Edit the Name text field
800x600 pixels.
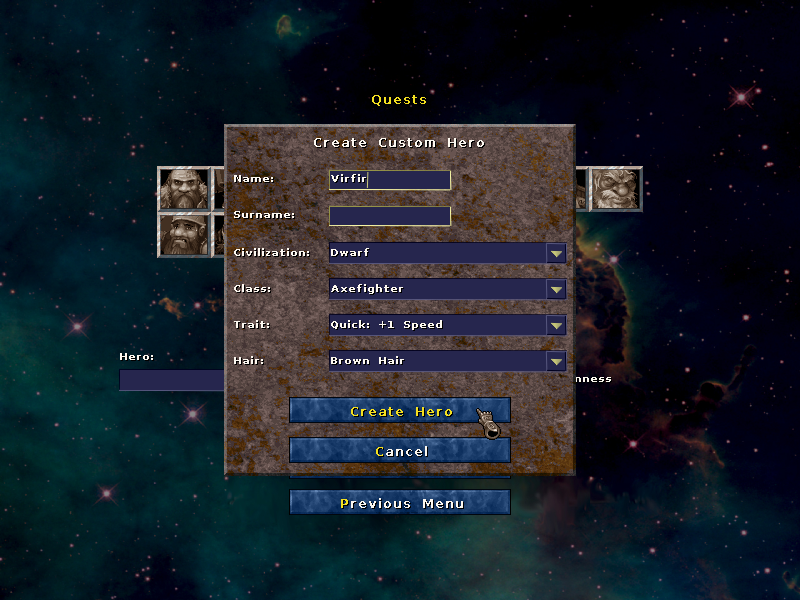(390, 180)
